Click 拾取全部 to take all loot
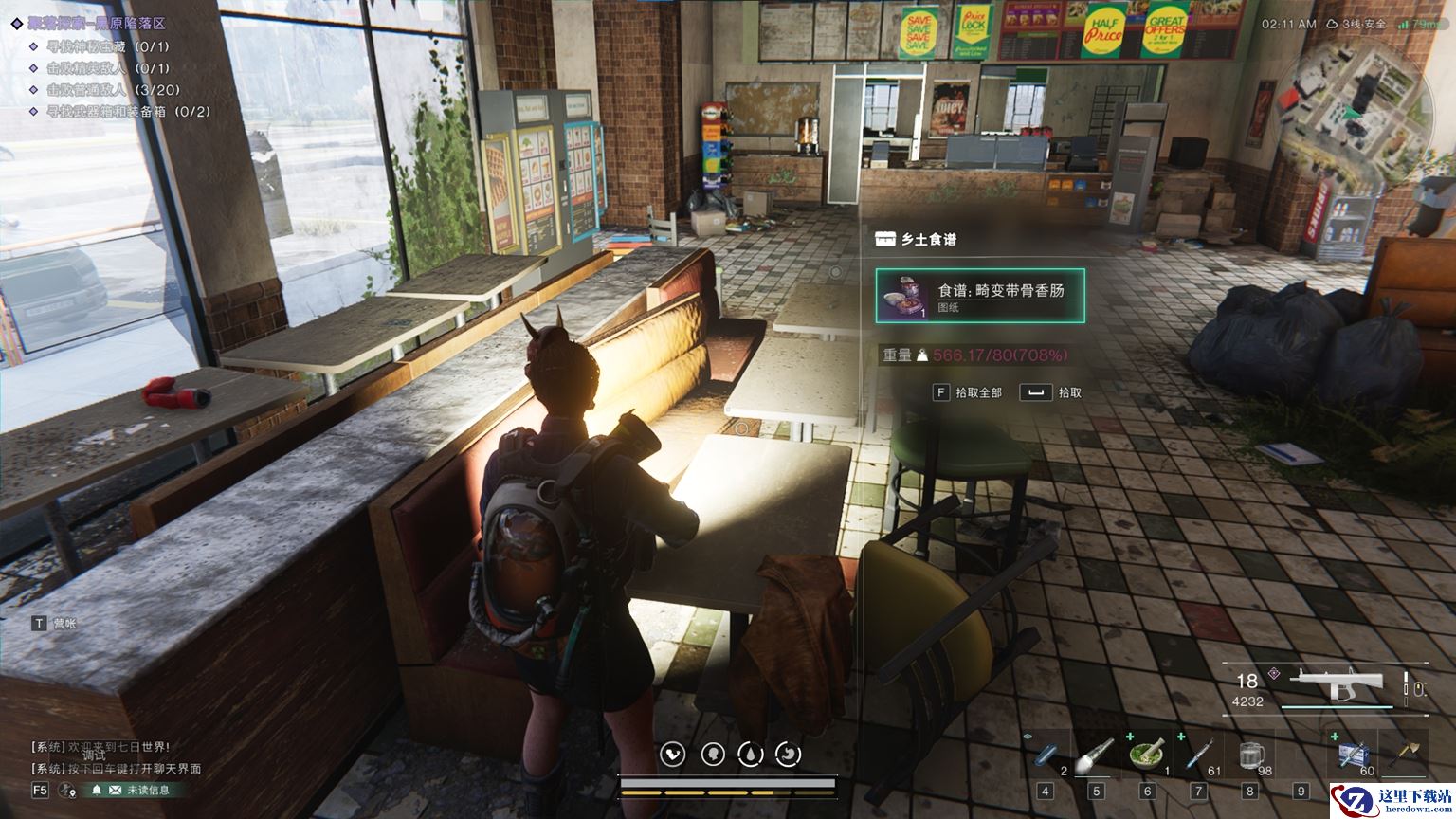 (968, 392)
